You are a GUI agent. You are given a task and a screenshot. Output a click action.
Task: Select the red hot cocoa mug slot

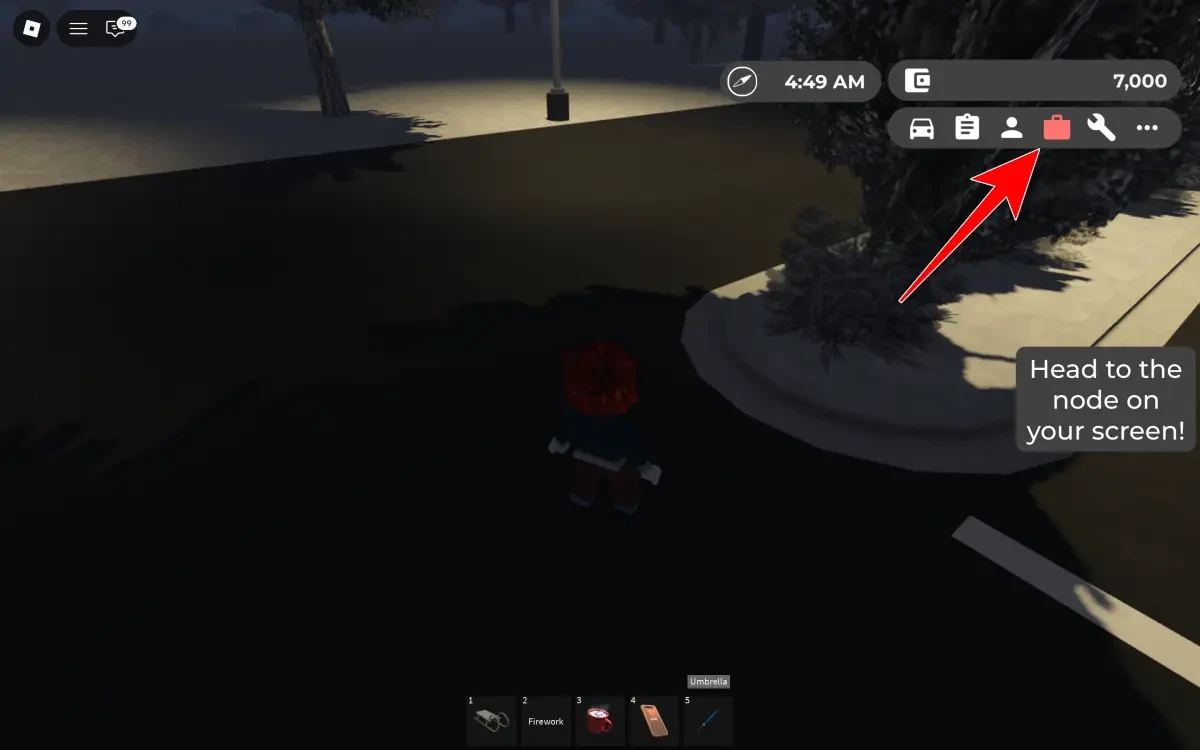point(599,720)
